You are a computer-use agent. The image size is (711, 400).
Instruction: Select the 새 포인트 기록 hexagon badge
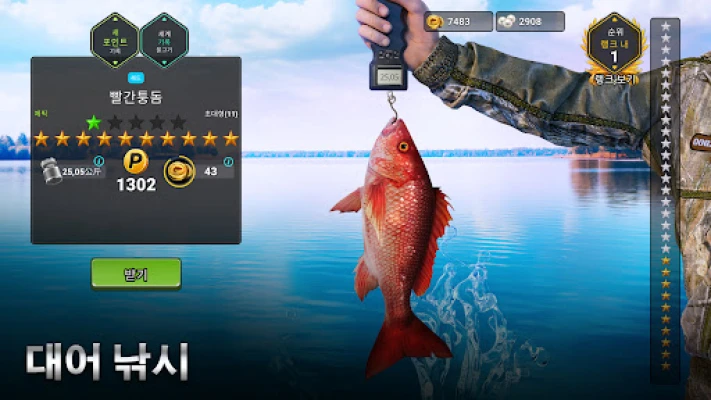114,39
